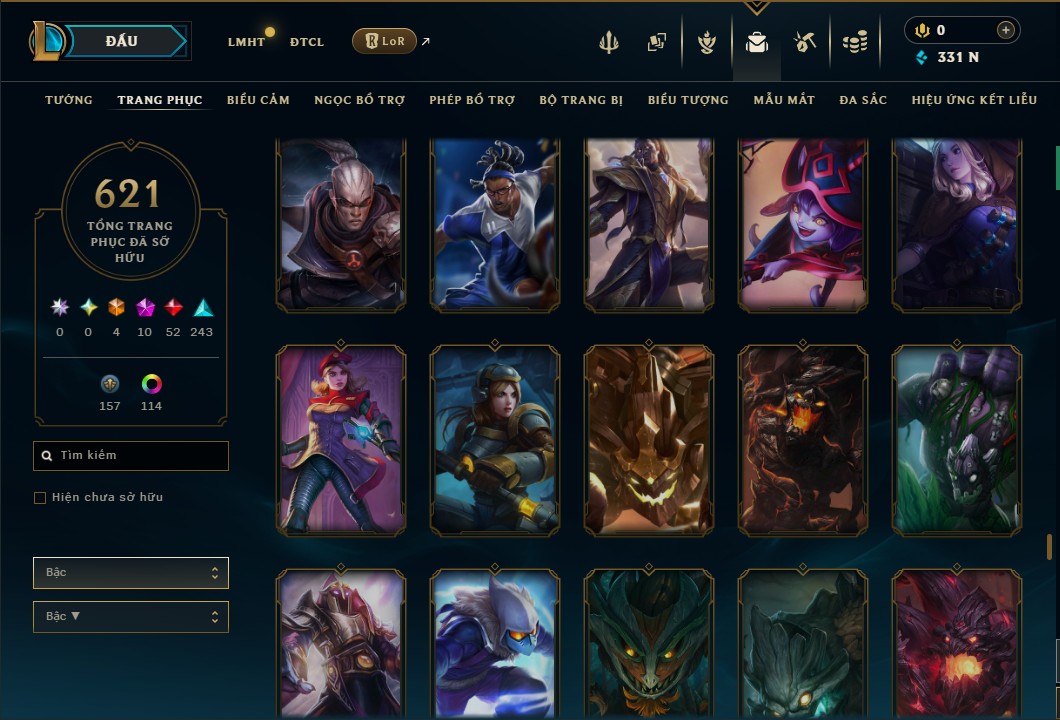This screenshot has width=1060, height=720.
Task: Click the ĐẤU play button
Action: (120, 41)
